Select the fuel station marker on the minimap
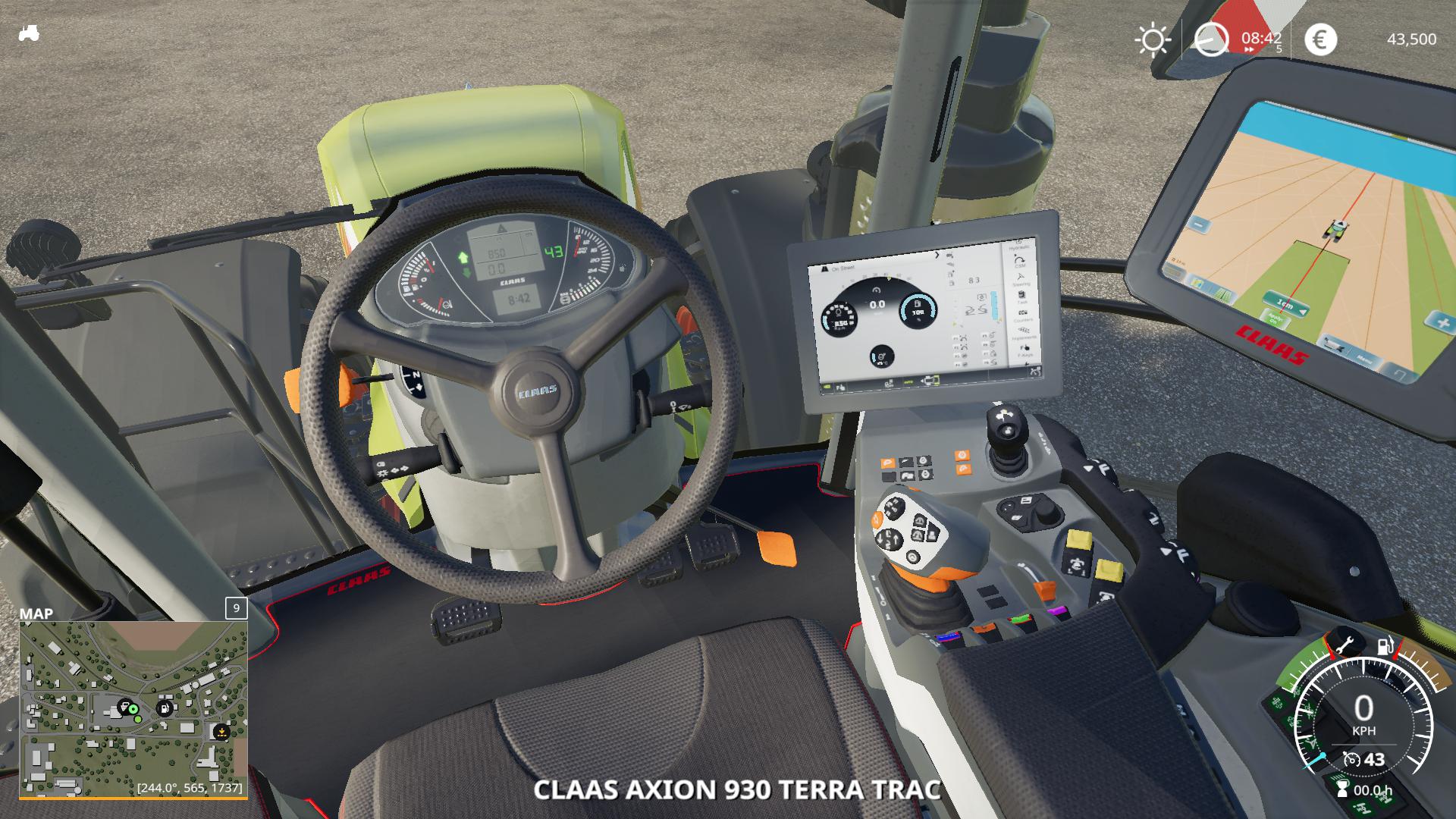The image size is (1456, 819). [x=165, y=708]
